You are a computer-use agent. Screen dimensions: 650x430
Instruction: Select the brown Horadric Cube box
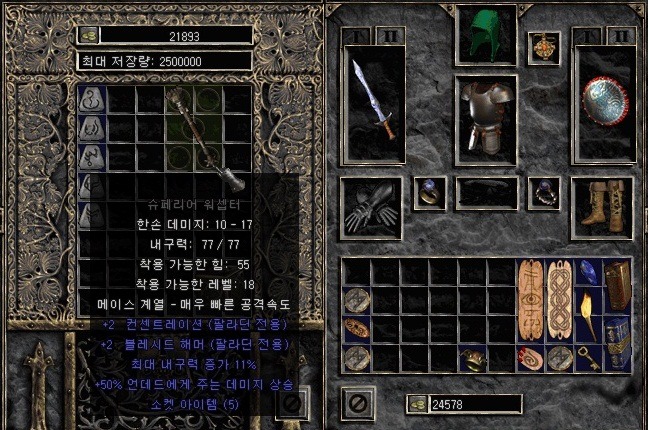point(616,287)
